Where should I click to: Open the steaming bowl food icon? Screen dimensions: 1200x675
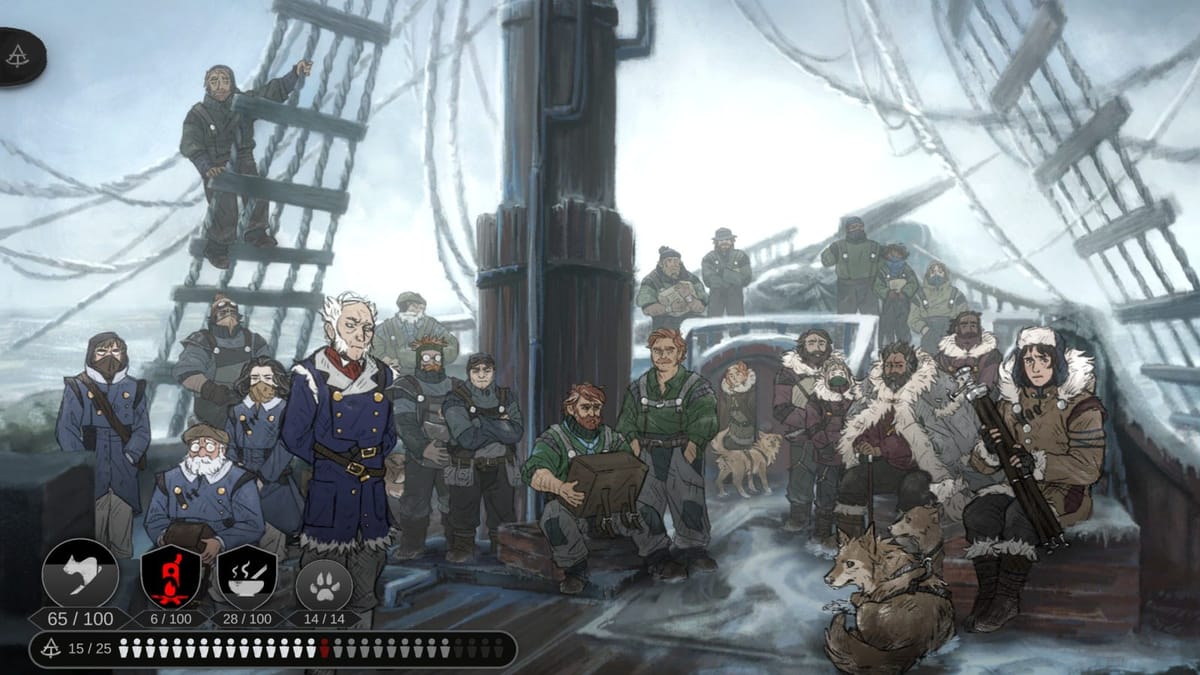pyautogui.click(x=247, y=576)
